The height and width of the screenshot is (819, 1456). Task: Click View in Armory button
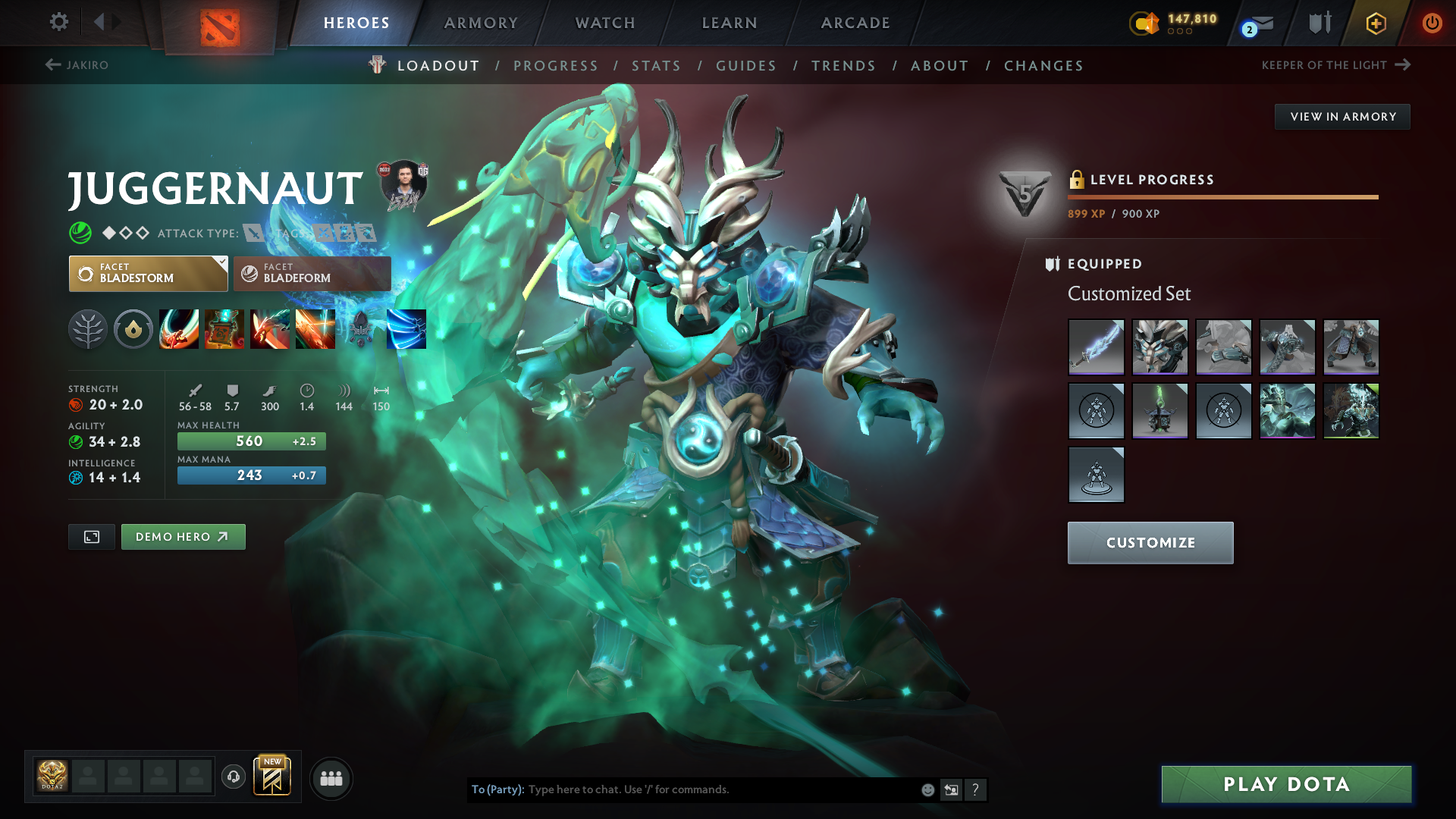coord(1342,117)
